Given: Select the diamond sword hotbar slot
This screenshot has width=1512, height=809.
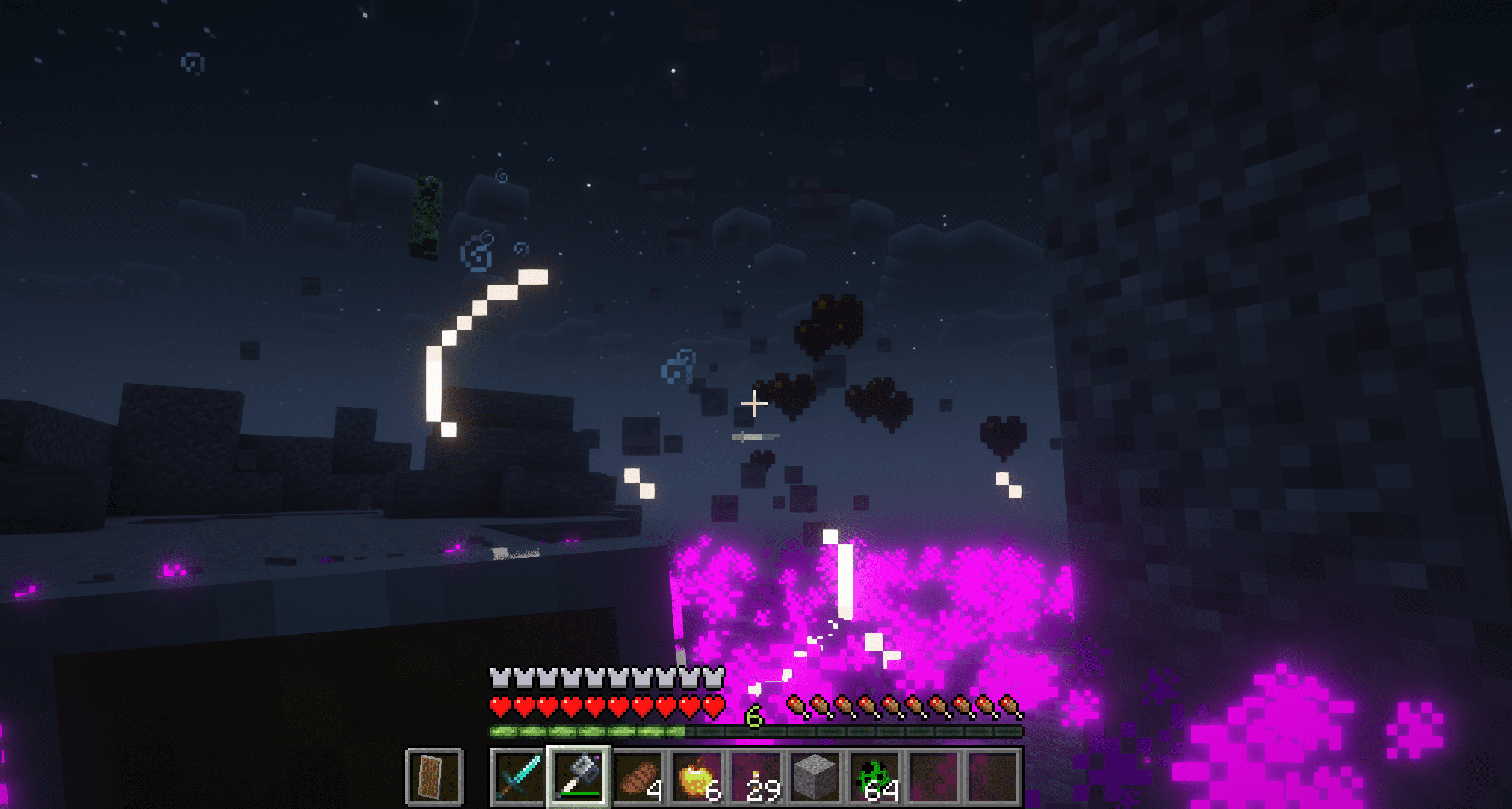Looking at the screenshot, I should point(519,776).
